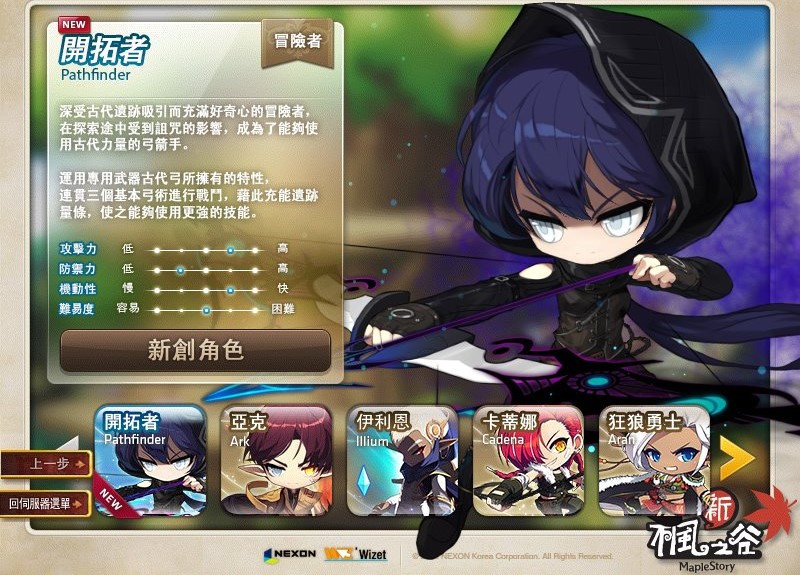Click the 新創角色 create character button

(x=195, y=351)
